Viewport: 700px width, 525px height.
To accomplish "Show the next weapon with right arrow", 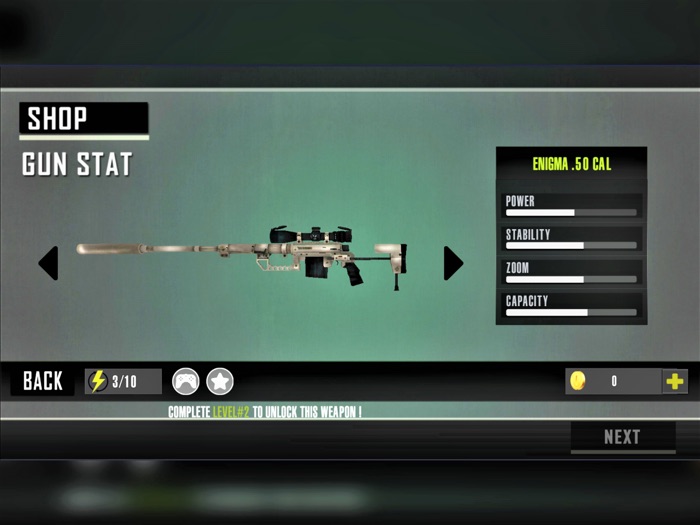I will coord(453,263).
